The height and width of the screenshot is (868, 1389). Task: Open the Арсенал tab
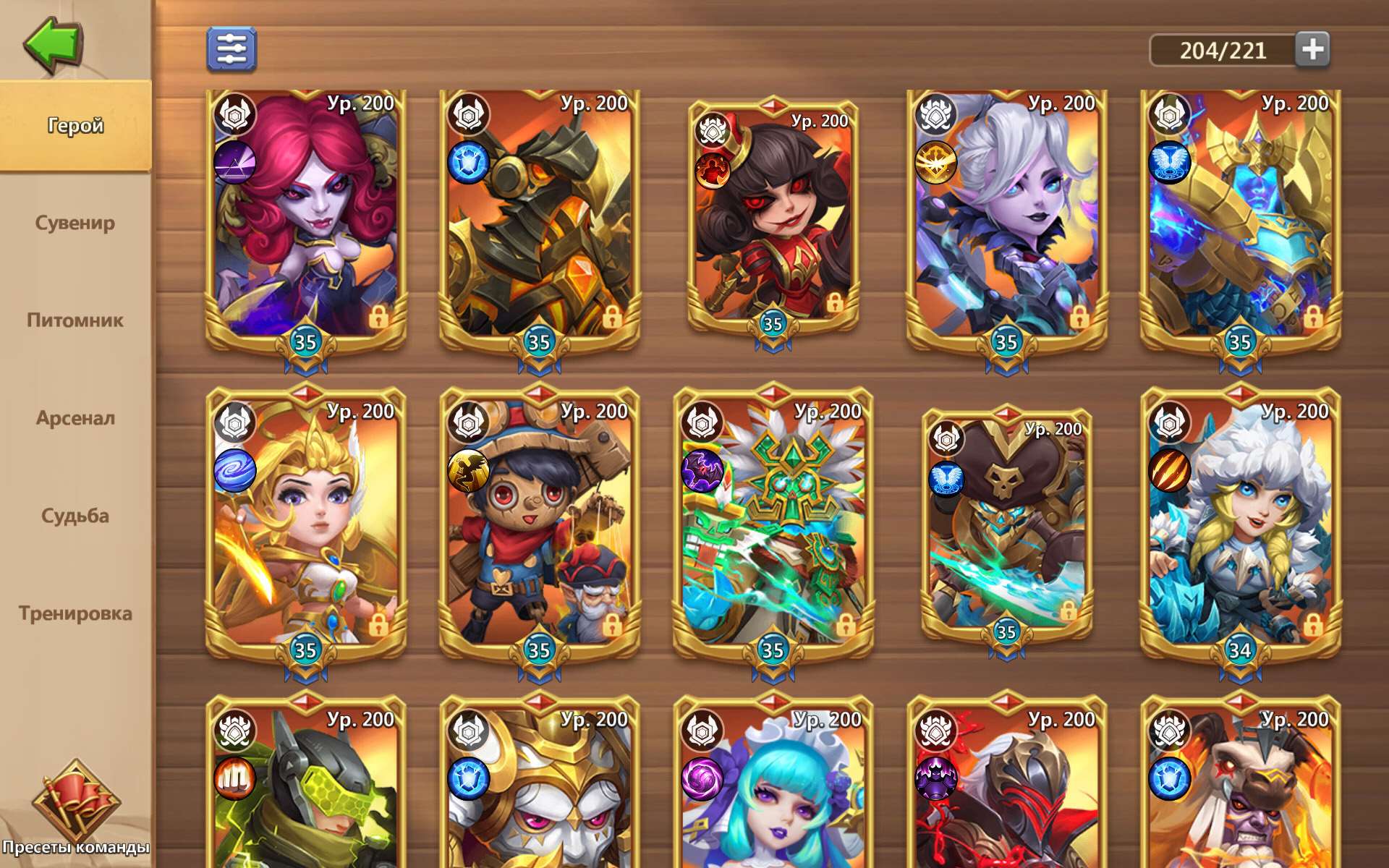(75, 417)
